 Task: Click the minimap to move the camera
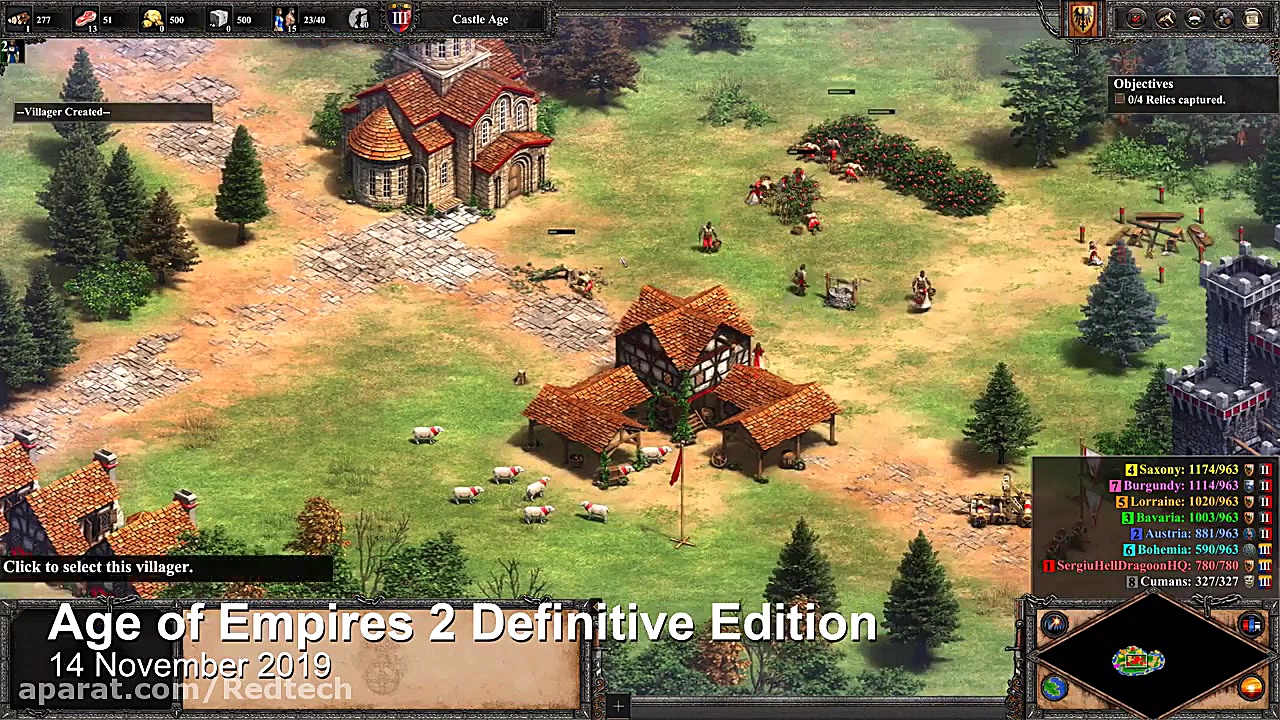[1137, 660]
